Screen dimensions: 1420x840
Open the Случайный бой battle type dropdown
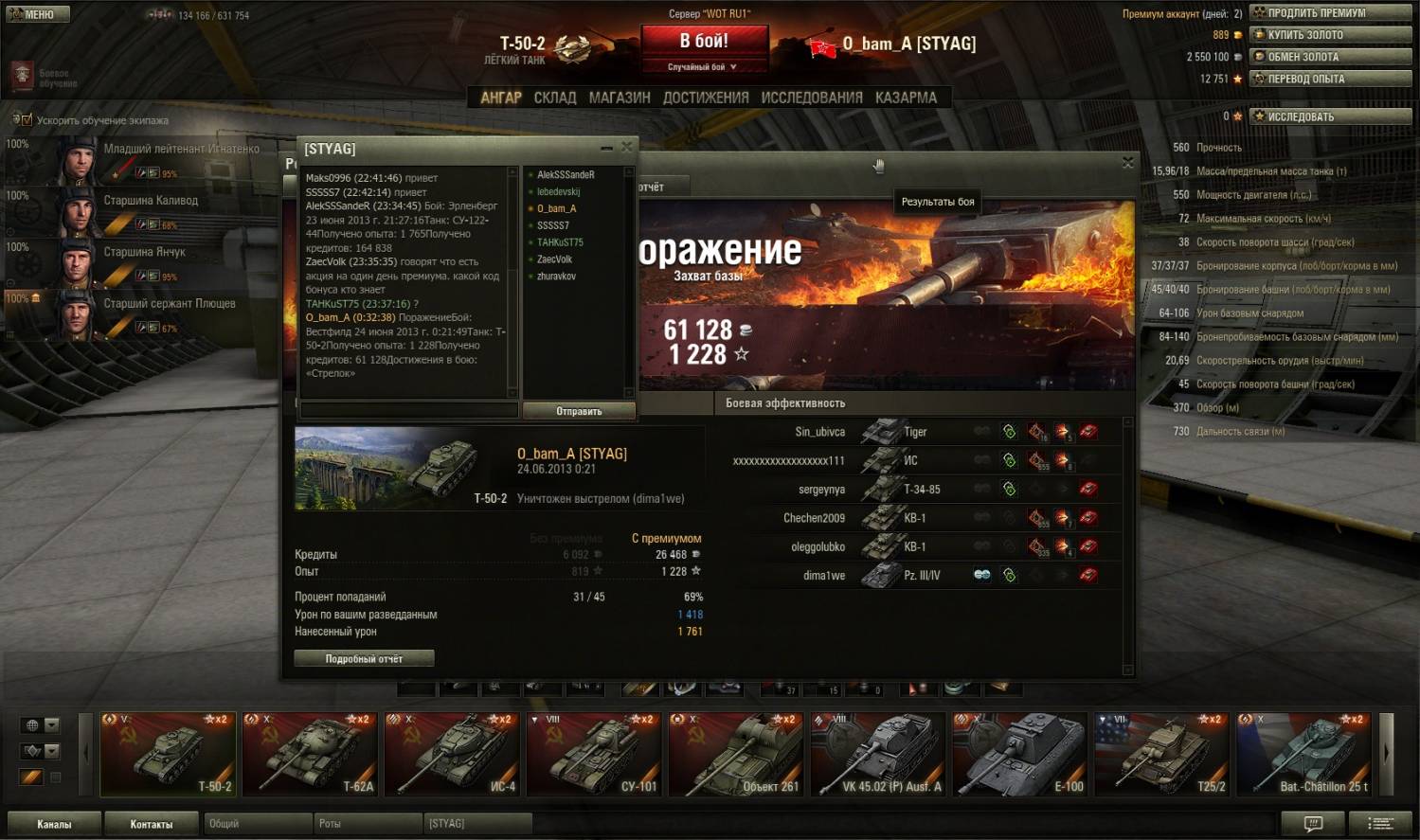tap(703, 67)
